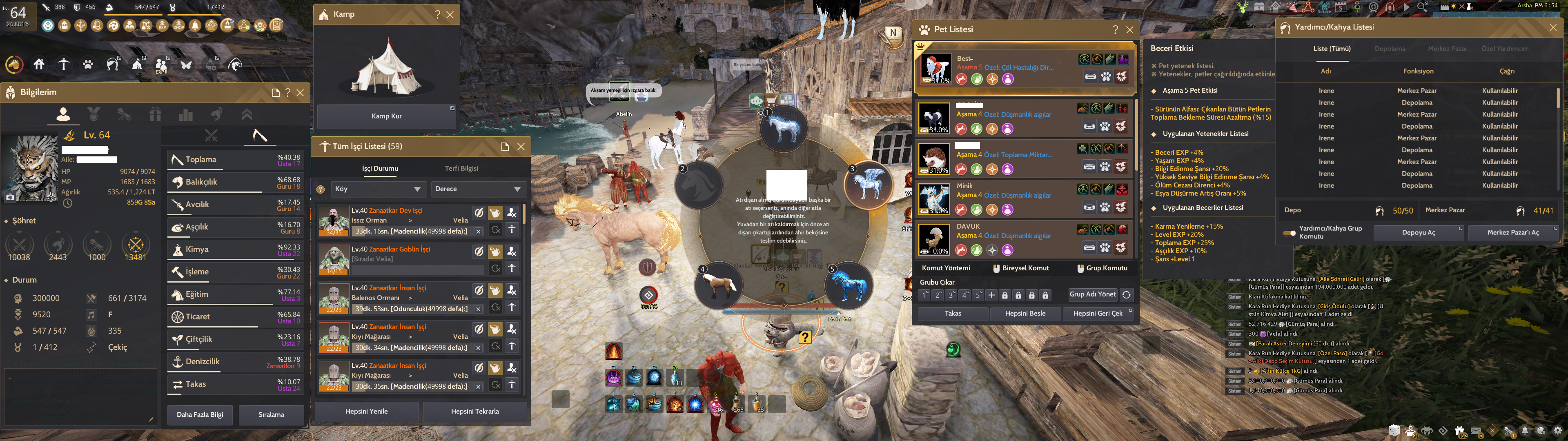Switch to the Depolama maid tab
This screenshot has height=441, width=1568.
(x=1390, y=49)
